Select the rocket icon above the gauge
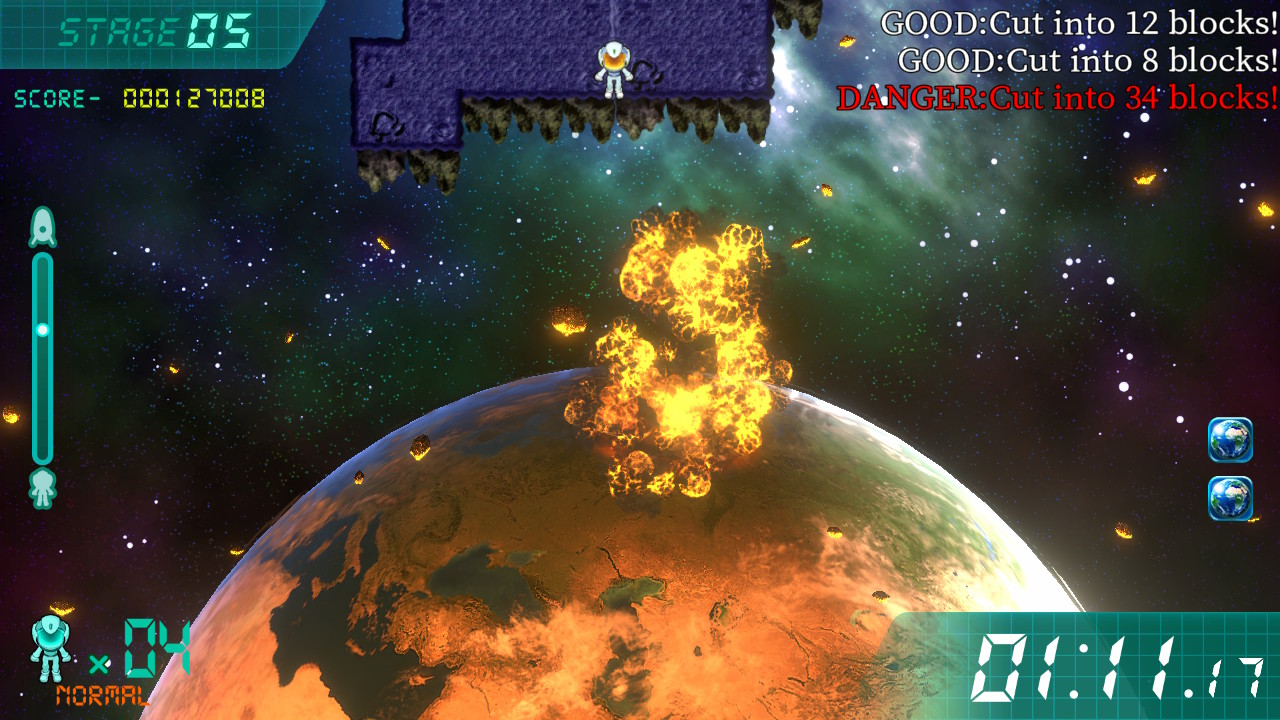This screenshot has width=1280, height=720. tap(42, 225)
